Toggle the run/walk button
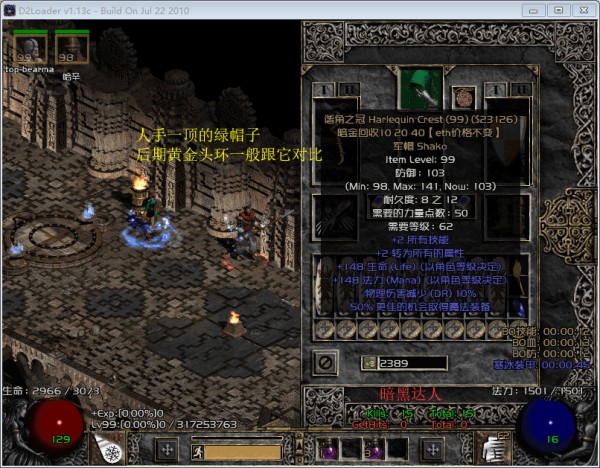This screenshot has height=468, width=600. click(199, 451)
